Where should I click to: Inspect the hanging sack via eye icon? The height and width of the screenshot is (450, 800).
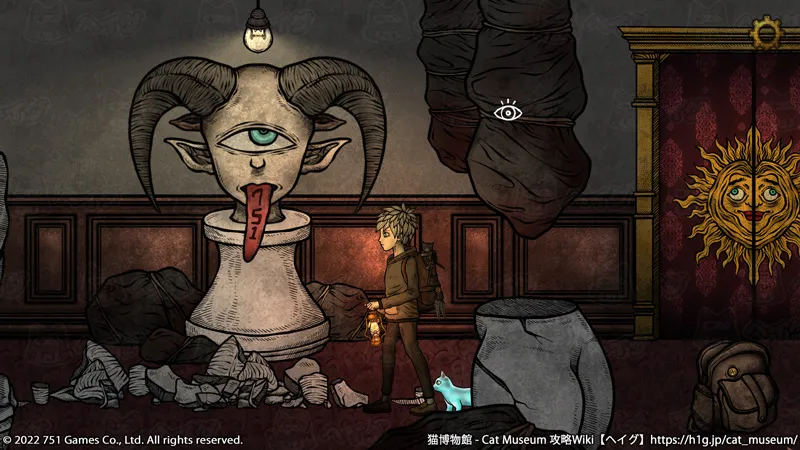pyautogui.click(x=508, y=112)
